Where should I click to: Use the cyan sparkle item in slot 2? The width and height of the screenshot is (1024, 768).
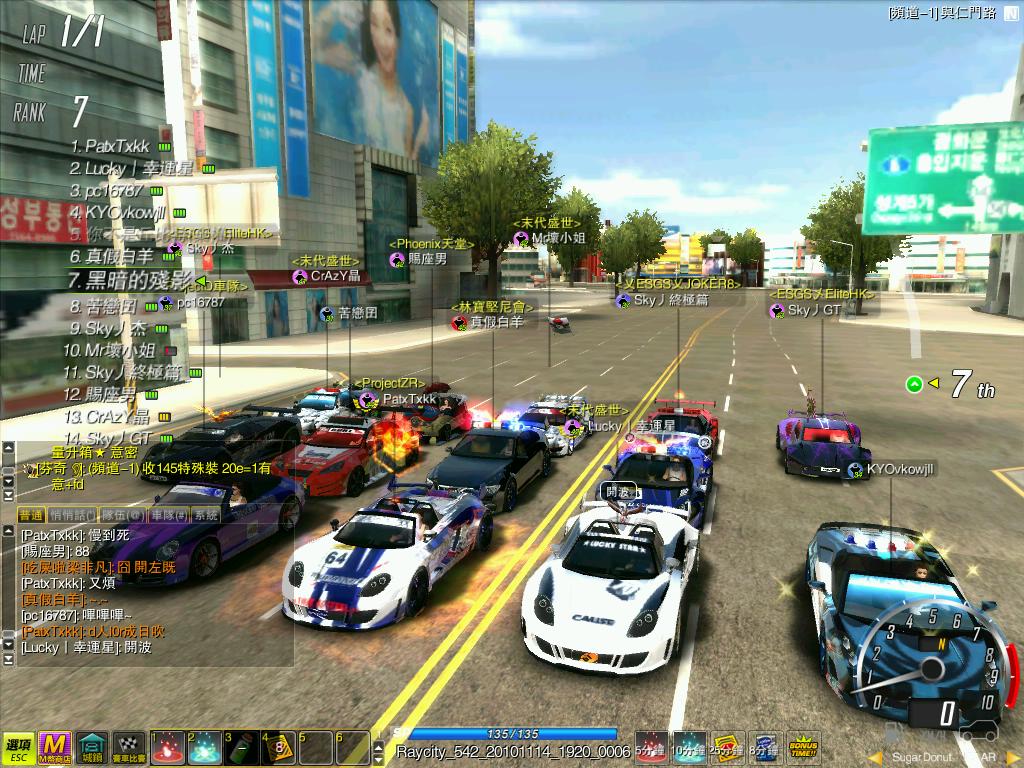[x=204, y=747]
